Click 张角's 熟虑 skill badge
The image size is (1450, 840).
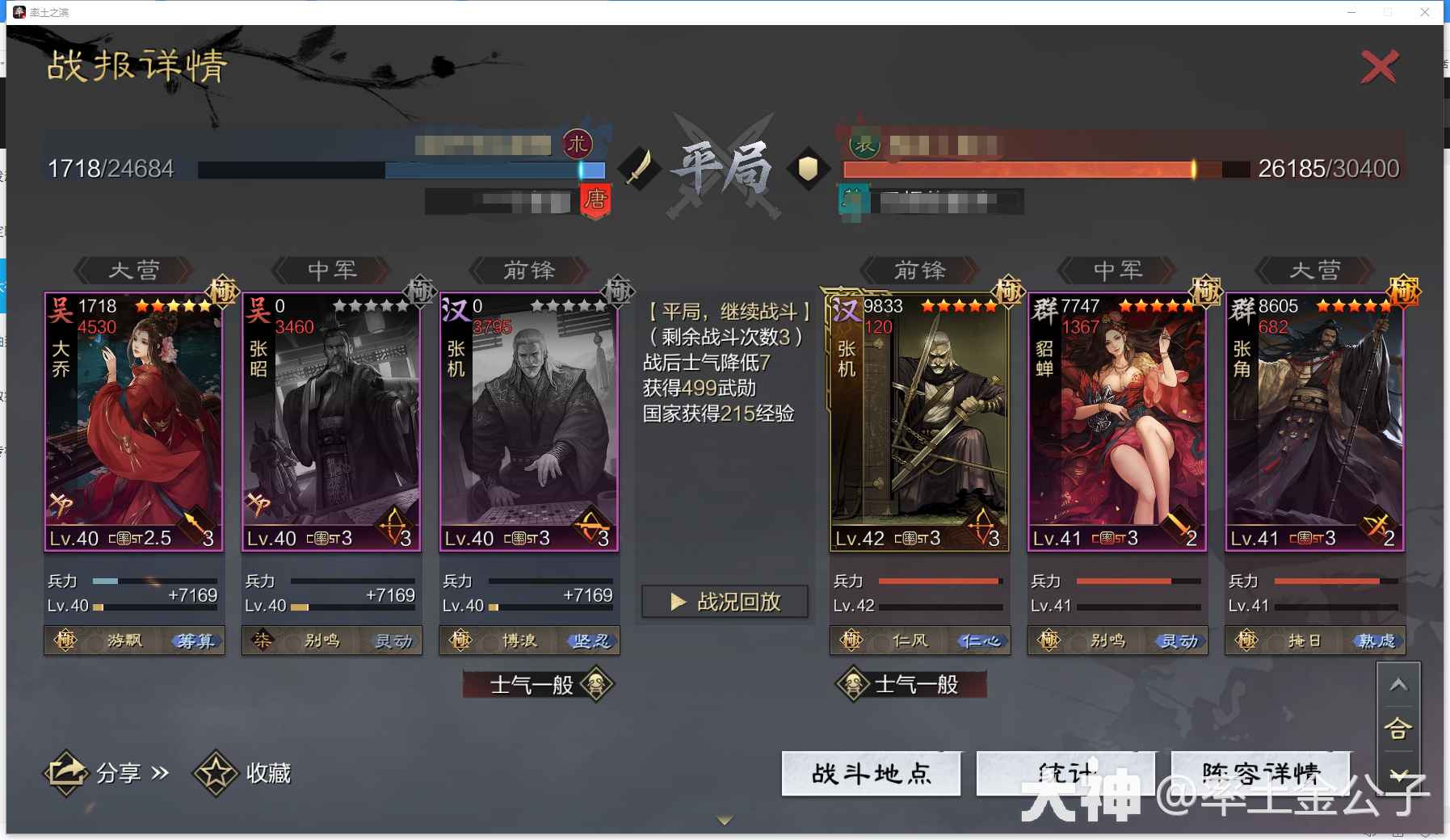[x=1376, y=640]
